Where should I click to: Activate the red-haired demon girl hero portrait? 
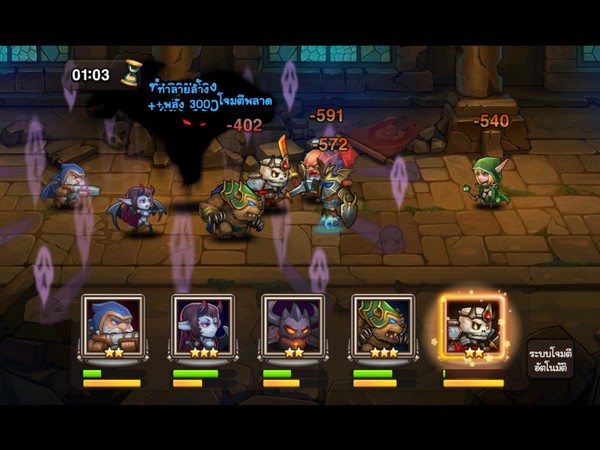[202, 326]
